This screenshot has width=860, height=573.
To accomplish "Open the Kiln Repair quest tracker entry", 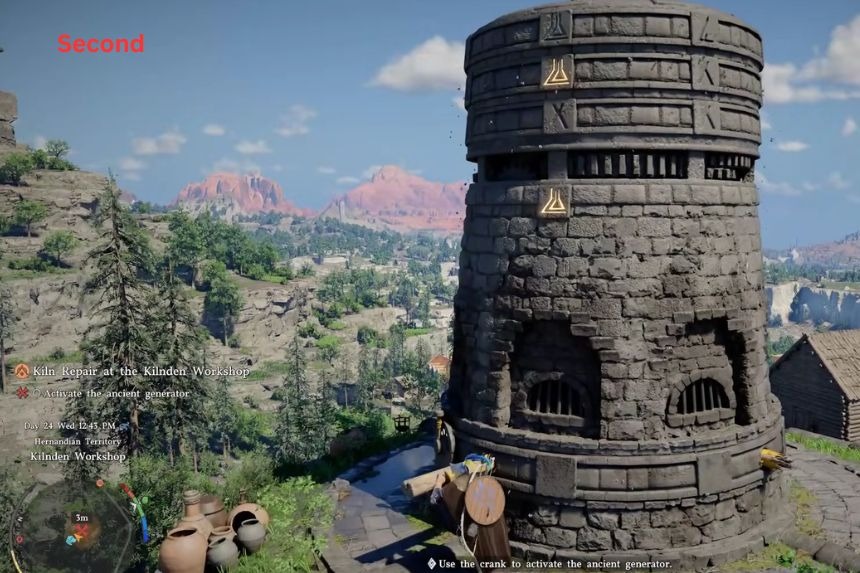I will click(x=140, y=372).
